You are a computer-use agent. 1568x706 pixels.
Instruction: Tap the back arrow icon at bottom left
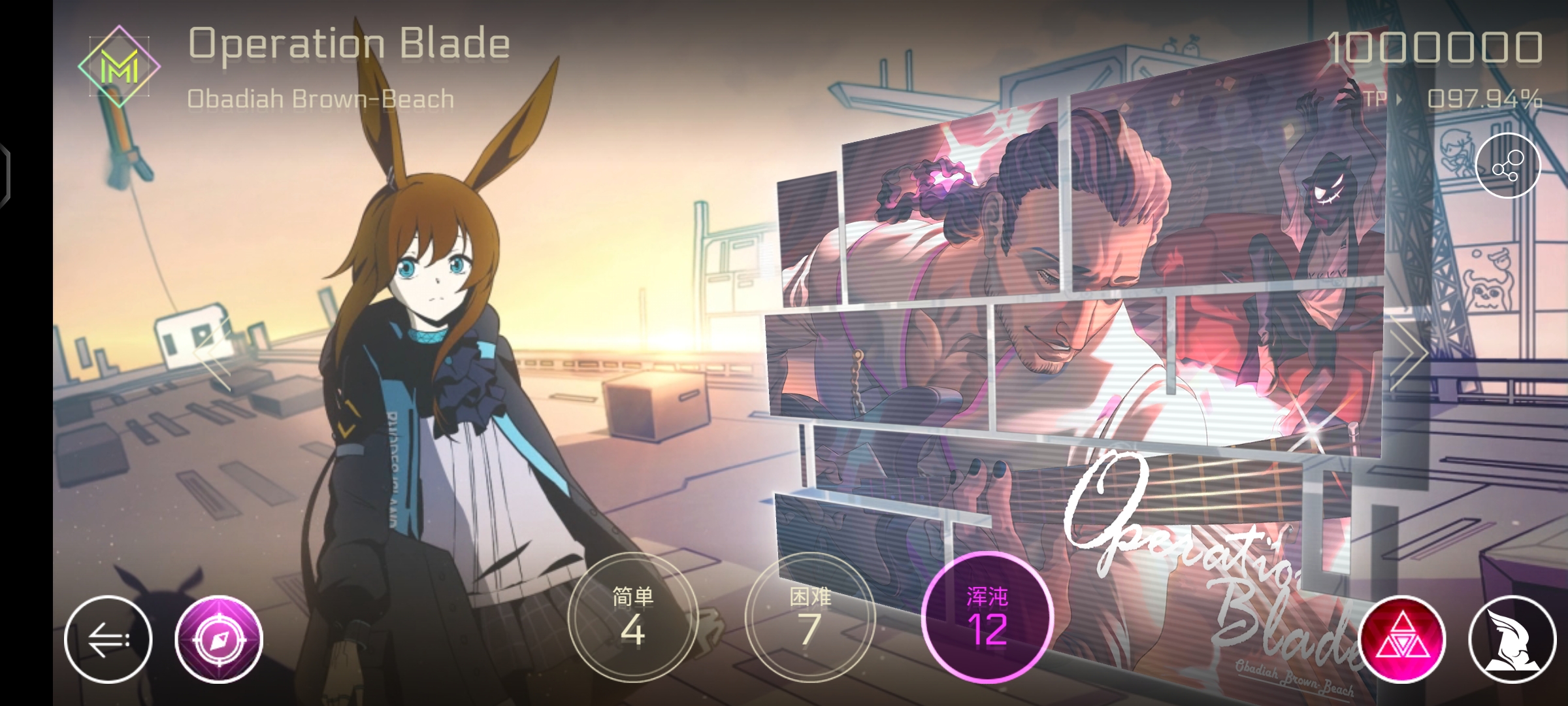[110, 638]
